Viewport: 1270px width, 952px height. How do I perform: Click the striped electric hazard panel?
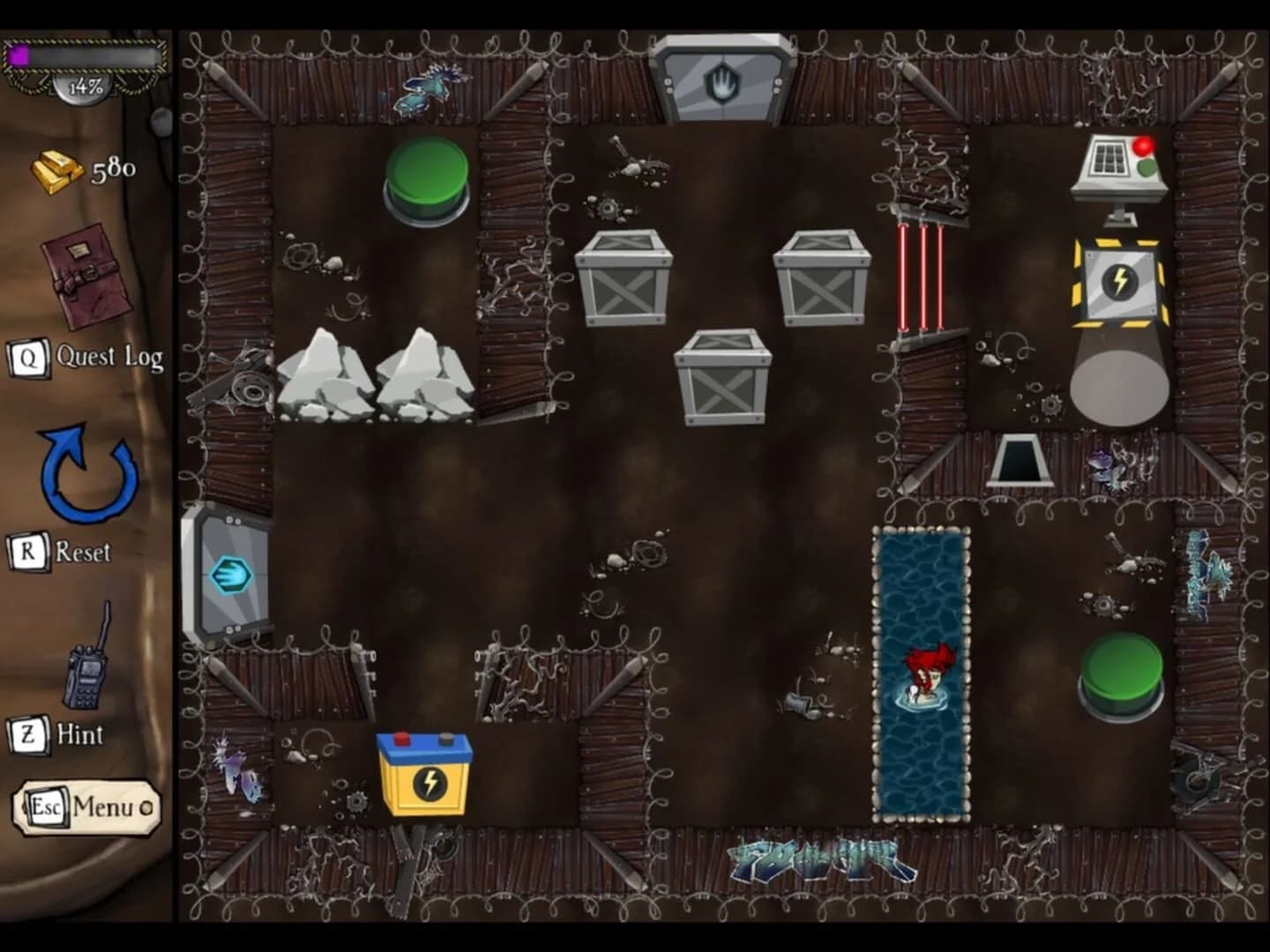pyautogui.click(x=1118, y=282)
